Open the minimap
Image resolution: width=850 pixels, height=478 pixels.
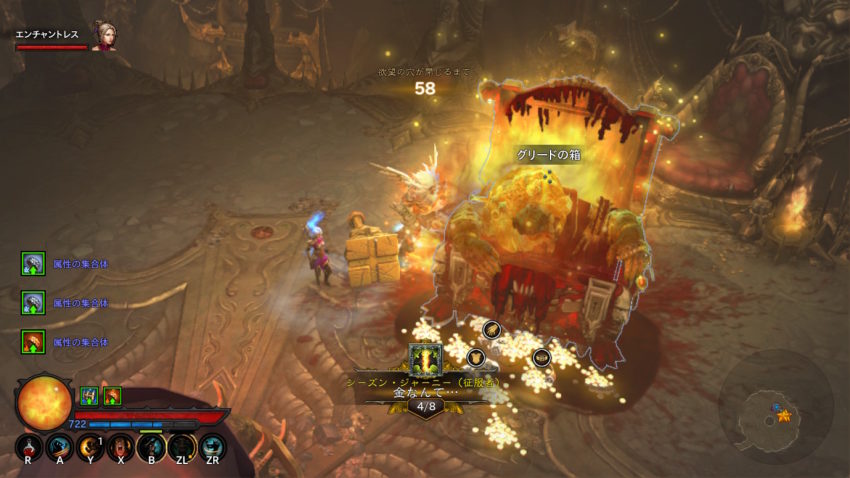776,409
